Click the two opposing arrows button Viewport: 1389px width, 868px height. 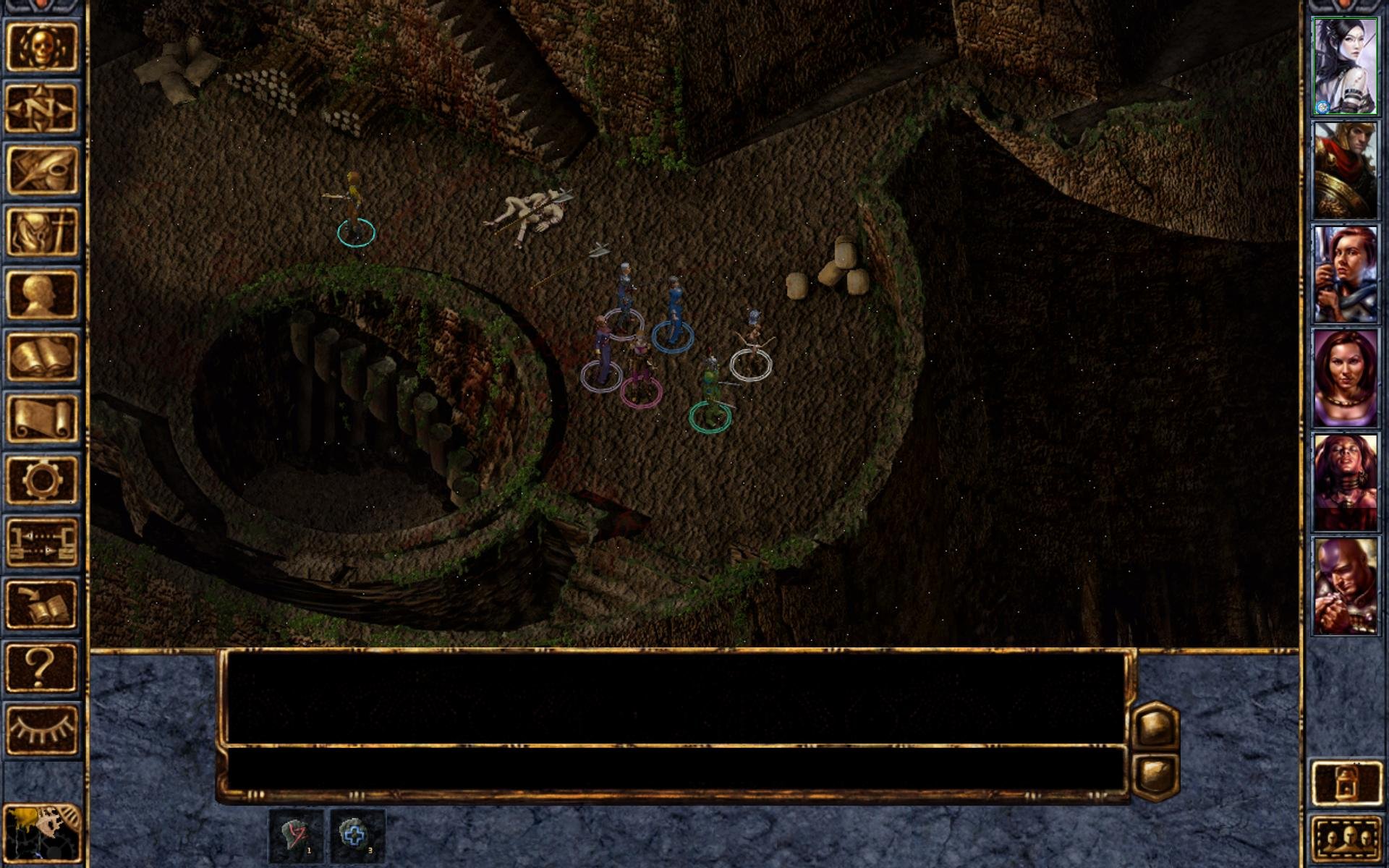[x=41, y=542]
